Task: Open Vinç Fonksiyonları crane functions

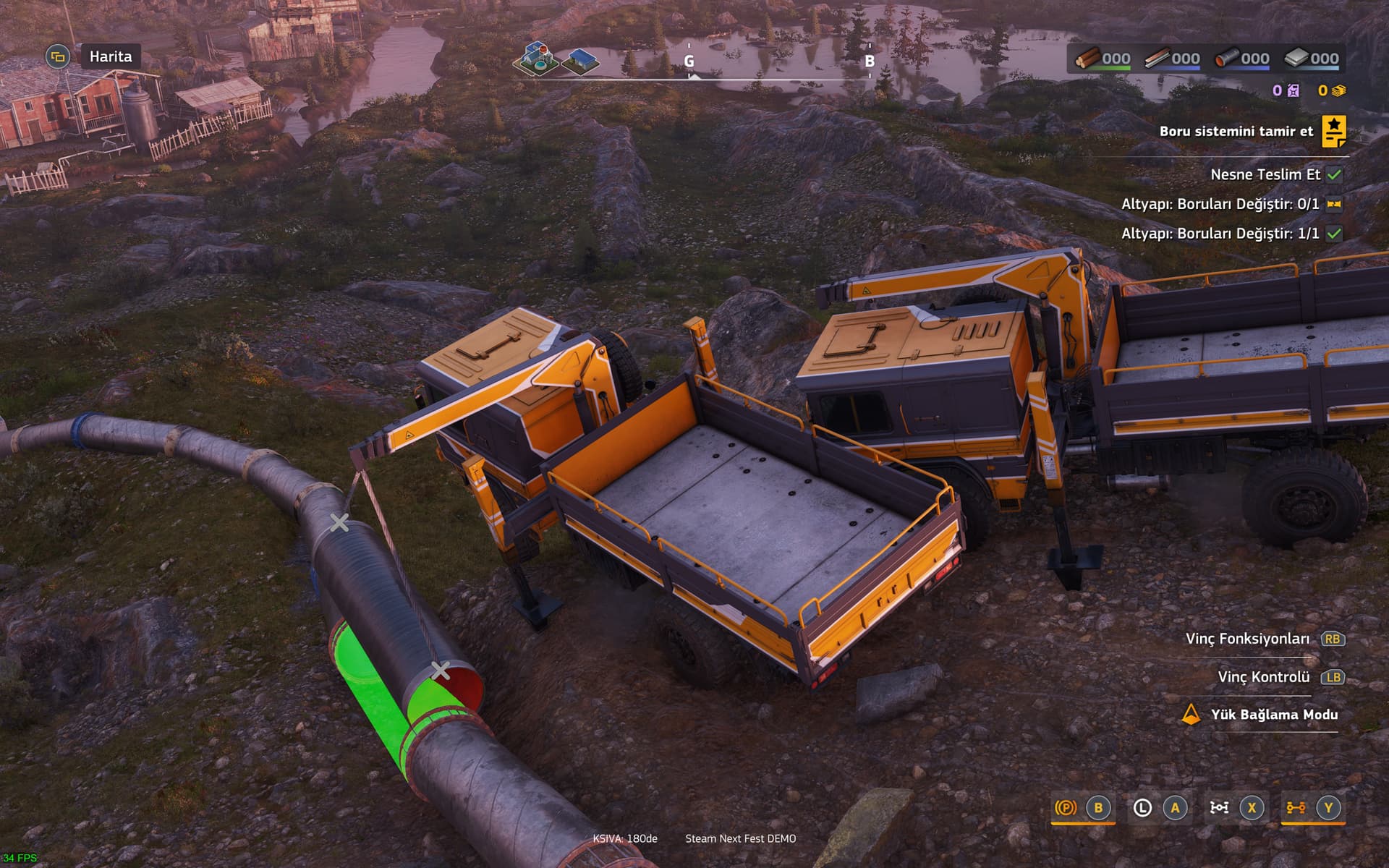Action: pos(1247,639)
